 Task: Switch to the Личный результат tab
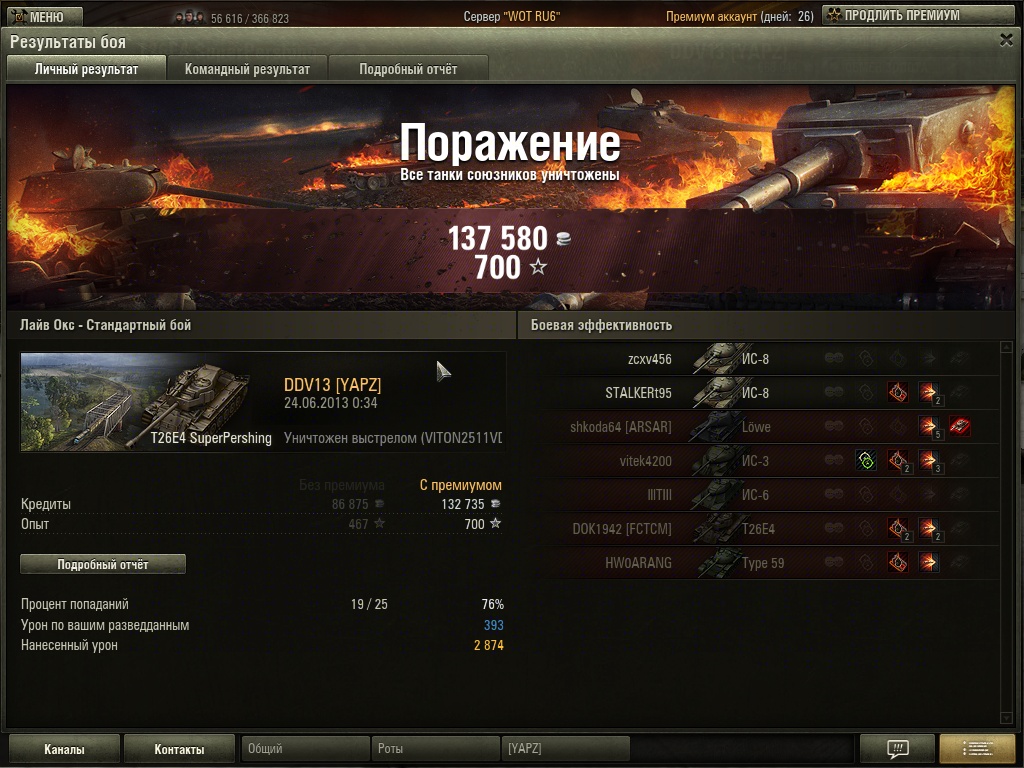point(86,69)
